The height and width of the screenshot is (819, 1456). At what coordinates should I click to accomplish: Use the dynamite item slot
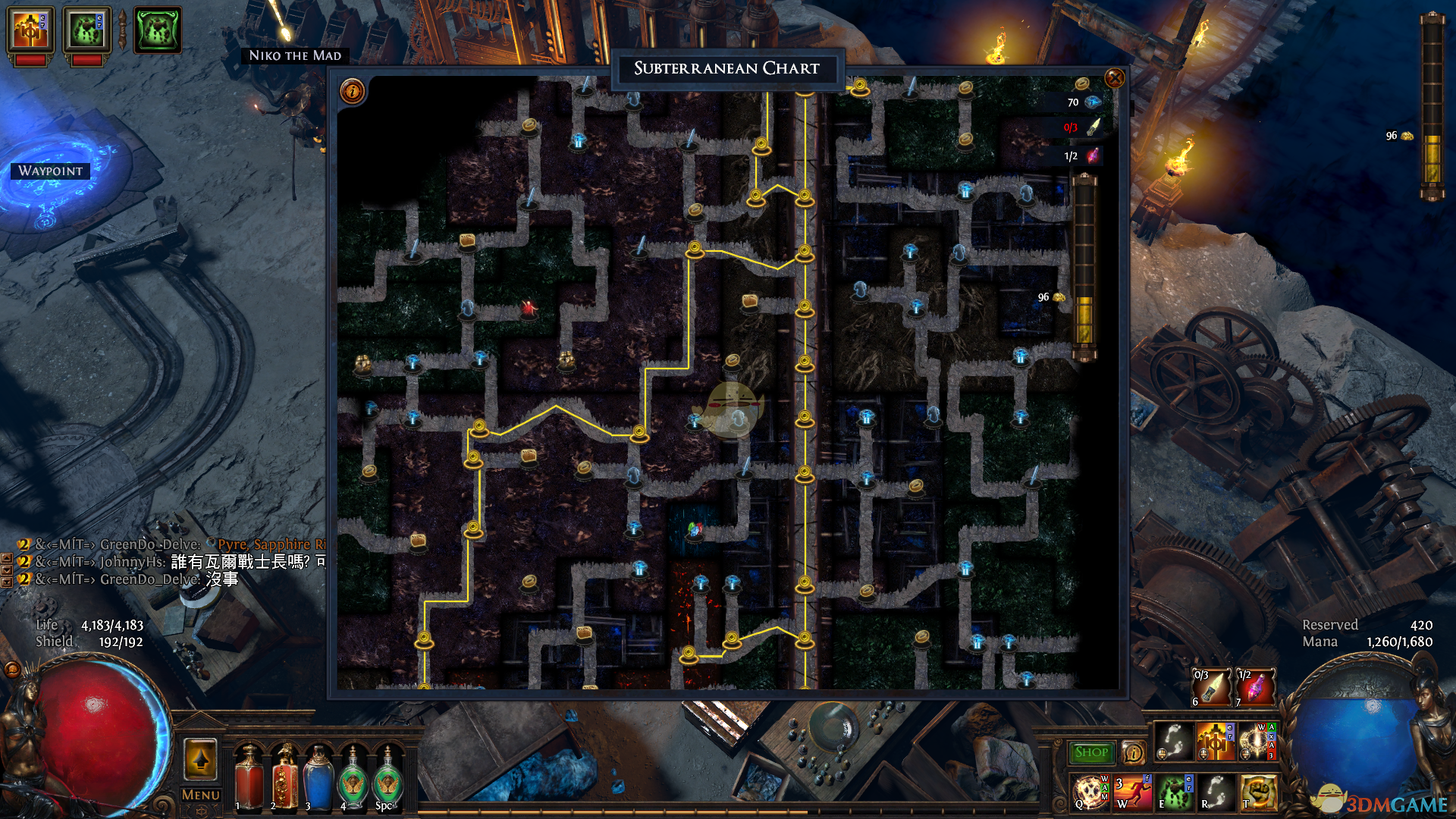(x=1255, y=687)
